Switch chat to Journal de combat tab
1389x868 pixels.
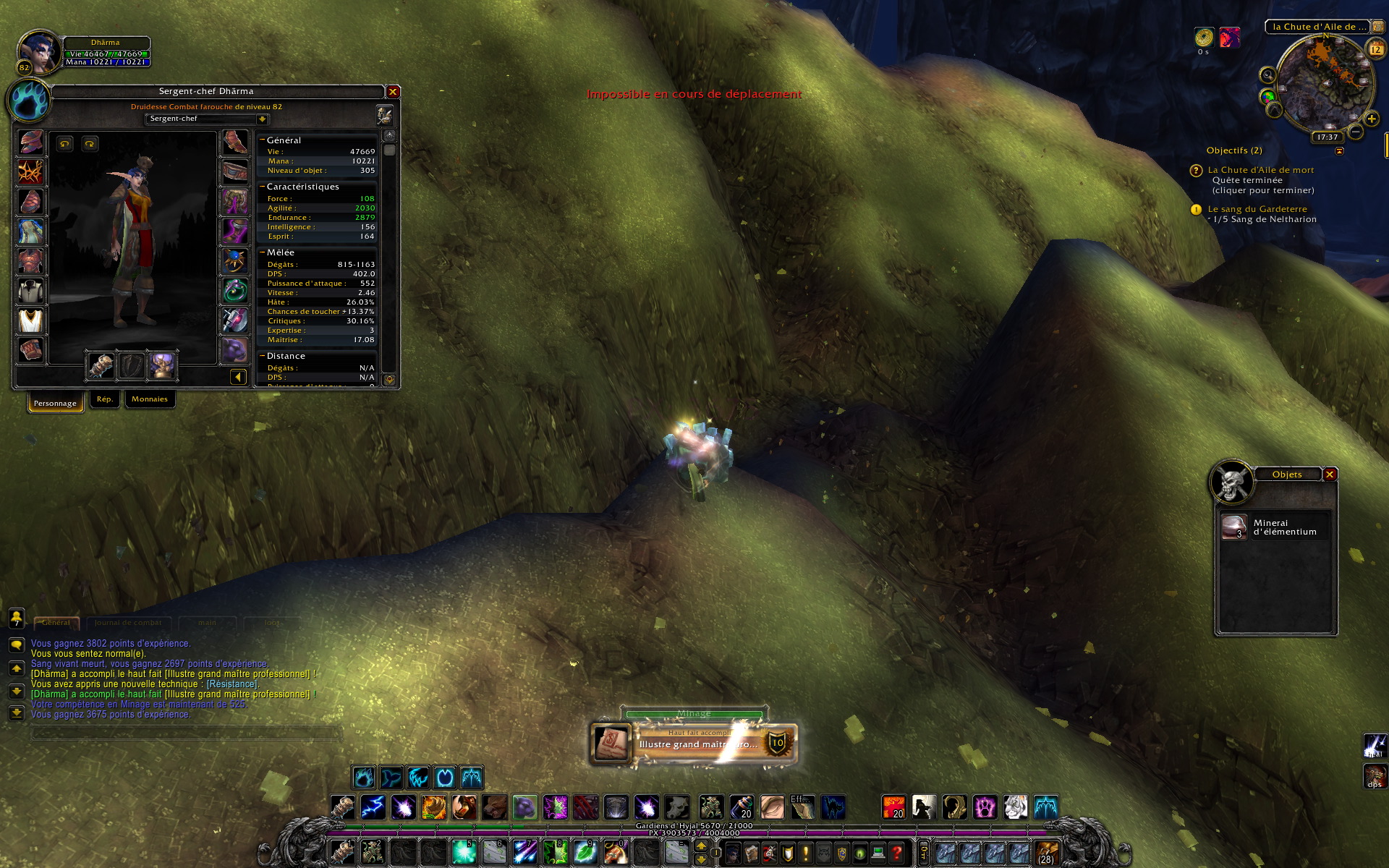pyautogui.click(x=128, y=622)
